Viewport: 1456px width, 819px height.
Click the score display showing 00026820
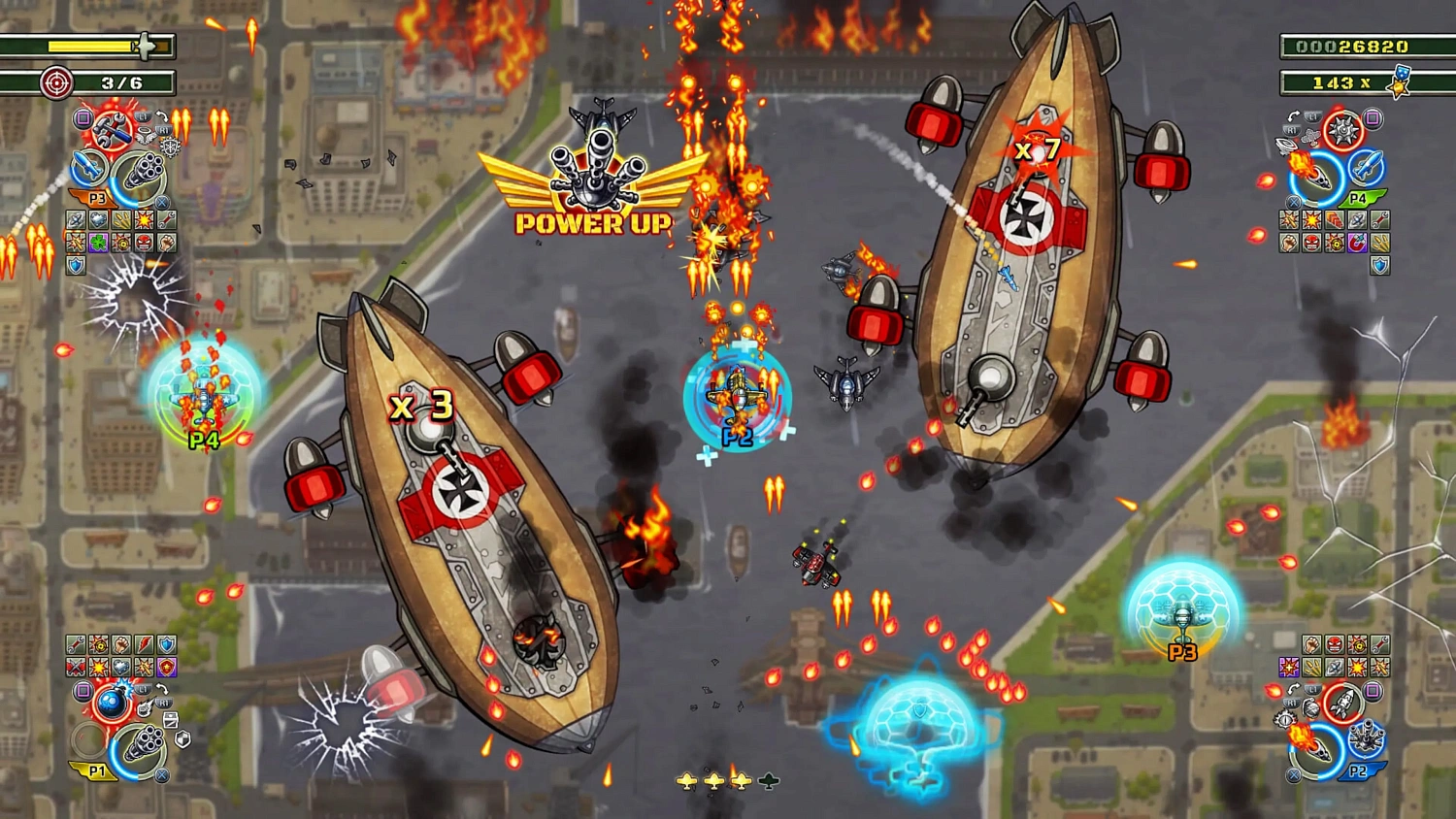point(1354,44)
